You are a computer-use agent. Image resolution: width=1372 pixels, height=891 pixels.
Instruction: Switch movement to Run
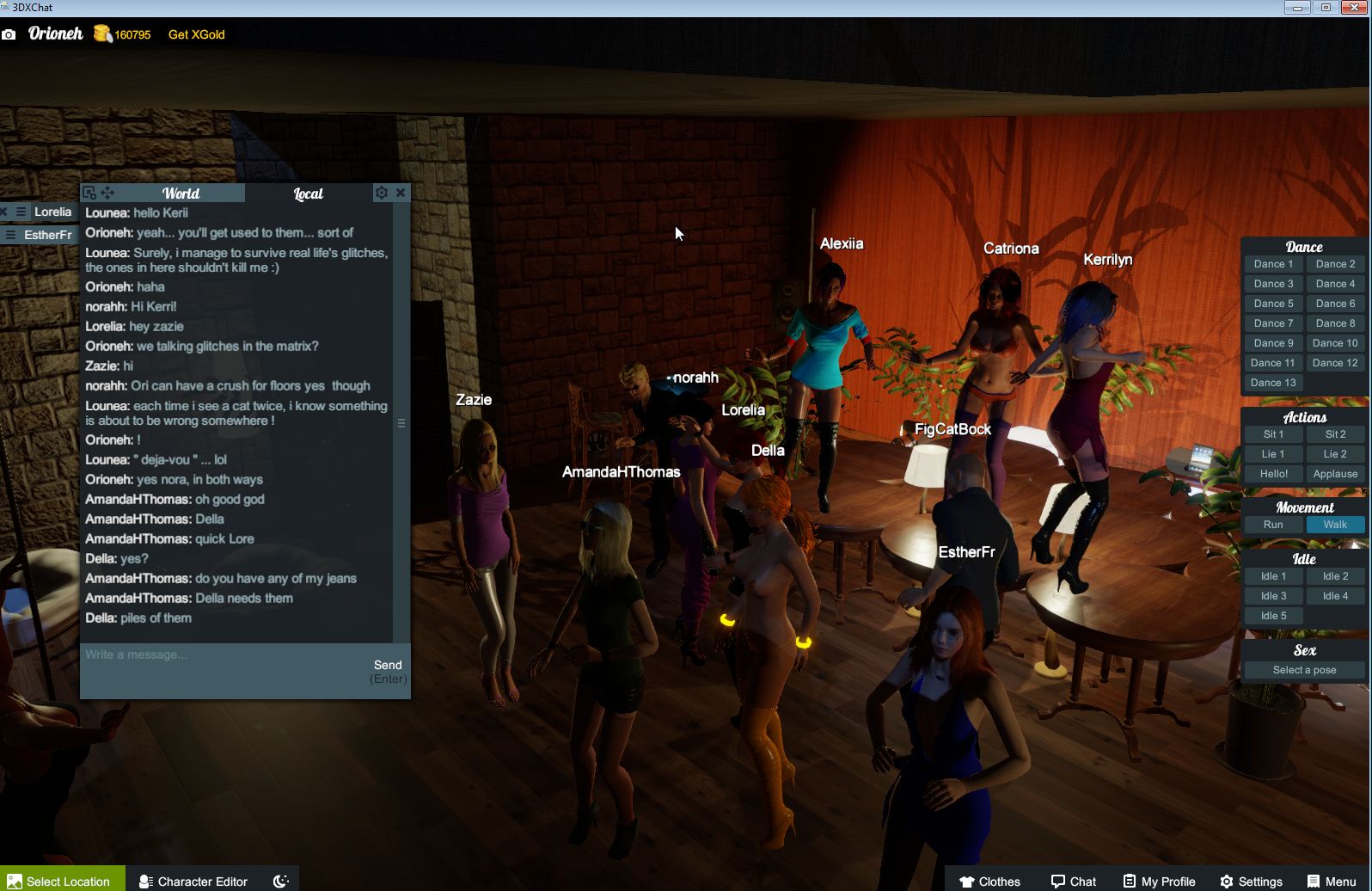pyautogui.click(x=1272, y=525)
